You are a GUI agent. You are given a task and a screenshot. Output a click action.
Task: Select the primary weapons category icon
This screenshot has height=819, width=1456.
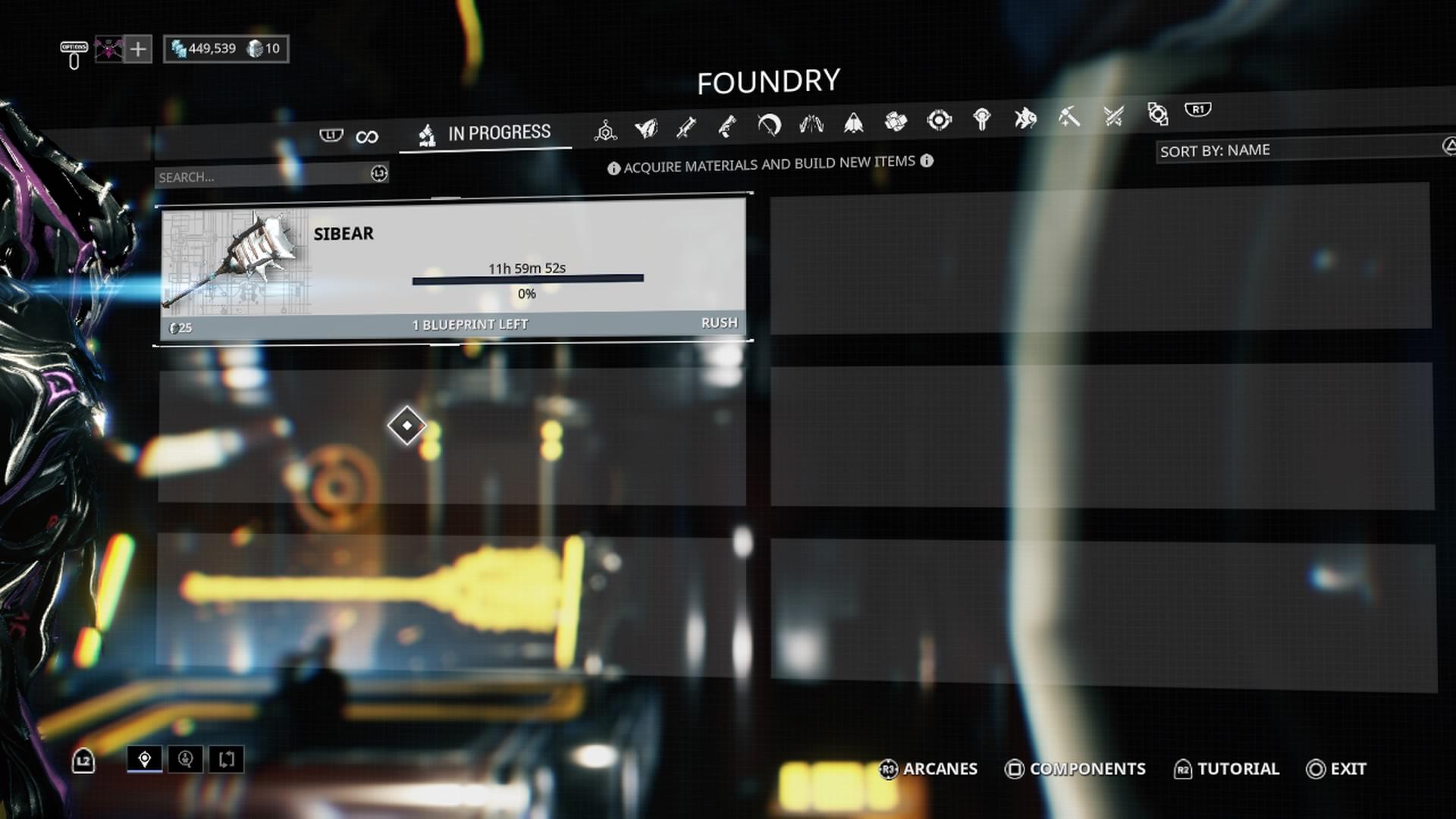pos(685,127)
